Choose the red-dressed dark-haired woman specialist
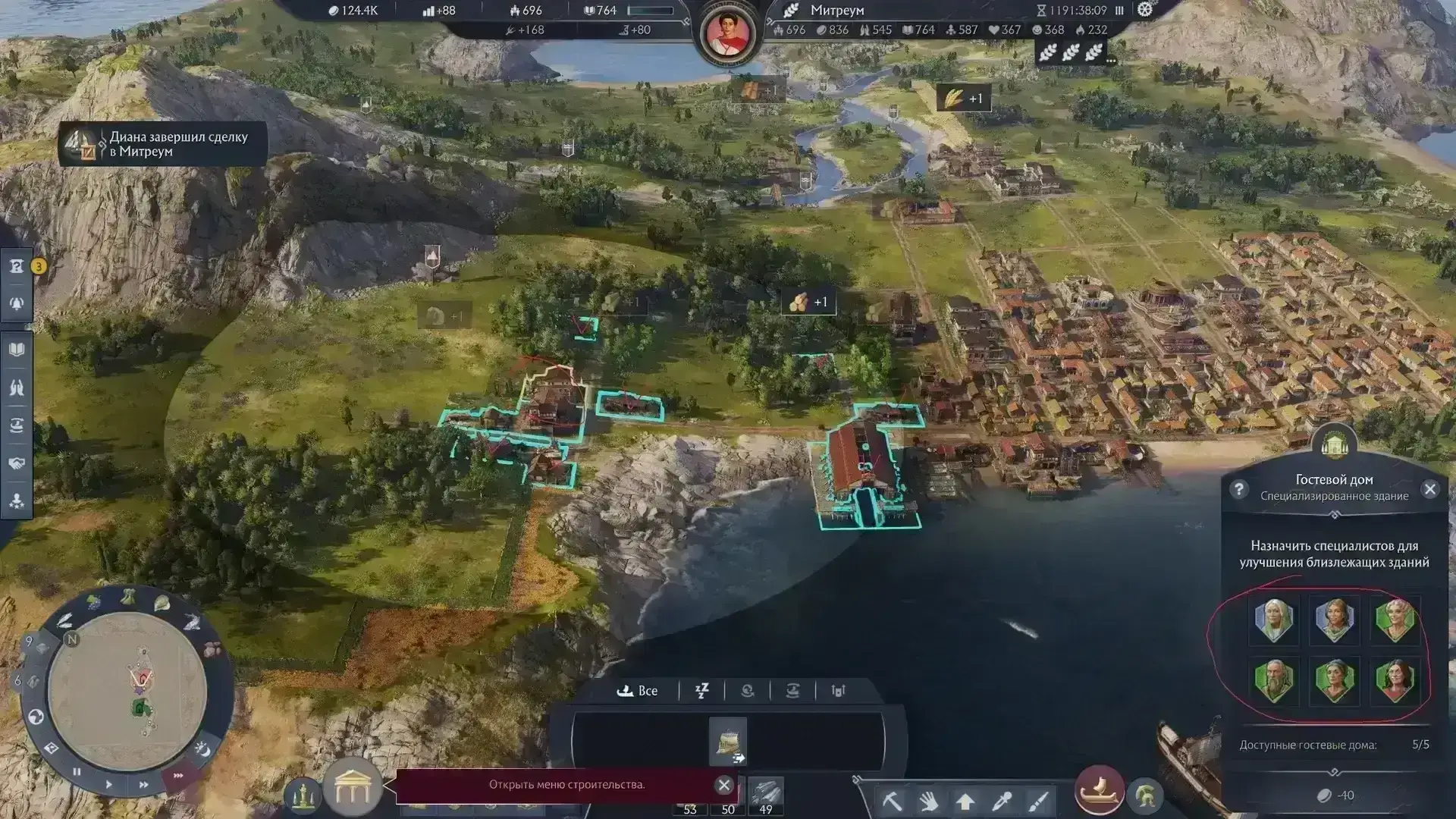 coord(1395,680)
